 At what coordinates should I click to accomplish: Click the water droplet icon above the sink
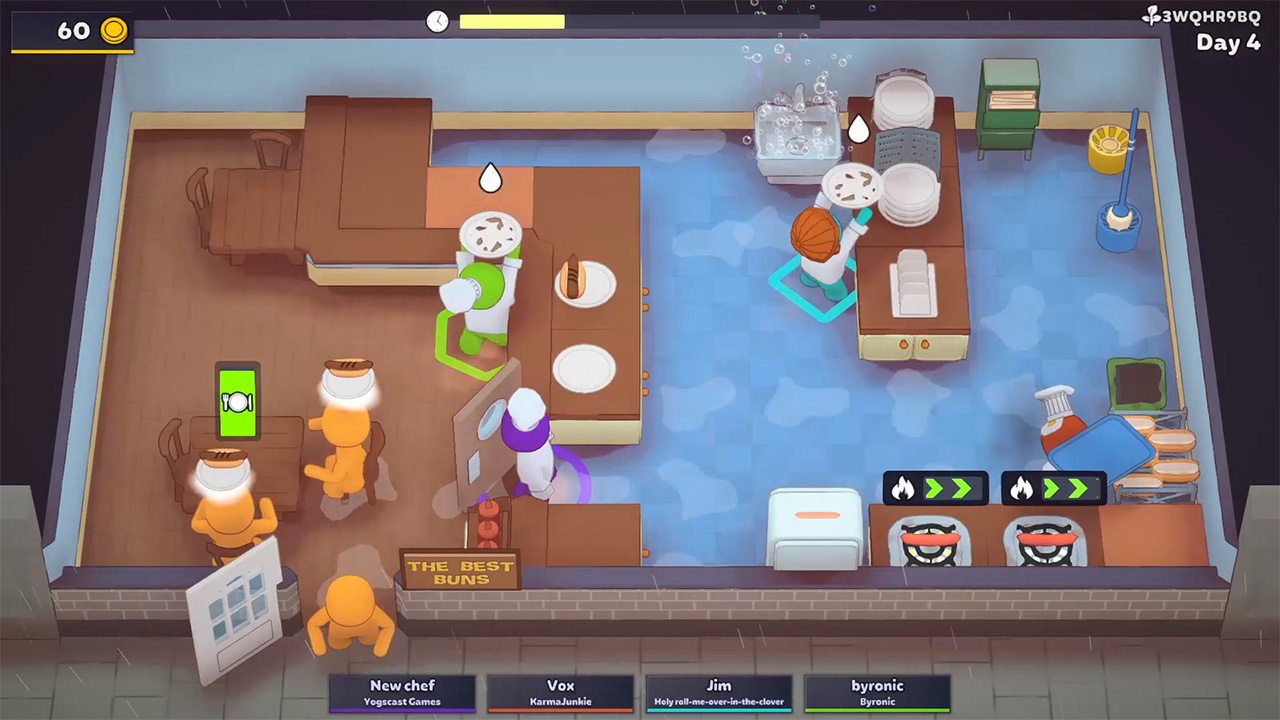point(858,131)
